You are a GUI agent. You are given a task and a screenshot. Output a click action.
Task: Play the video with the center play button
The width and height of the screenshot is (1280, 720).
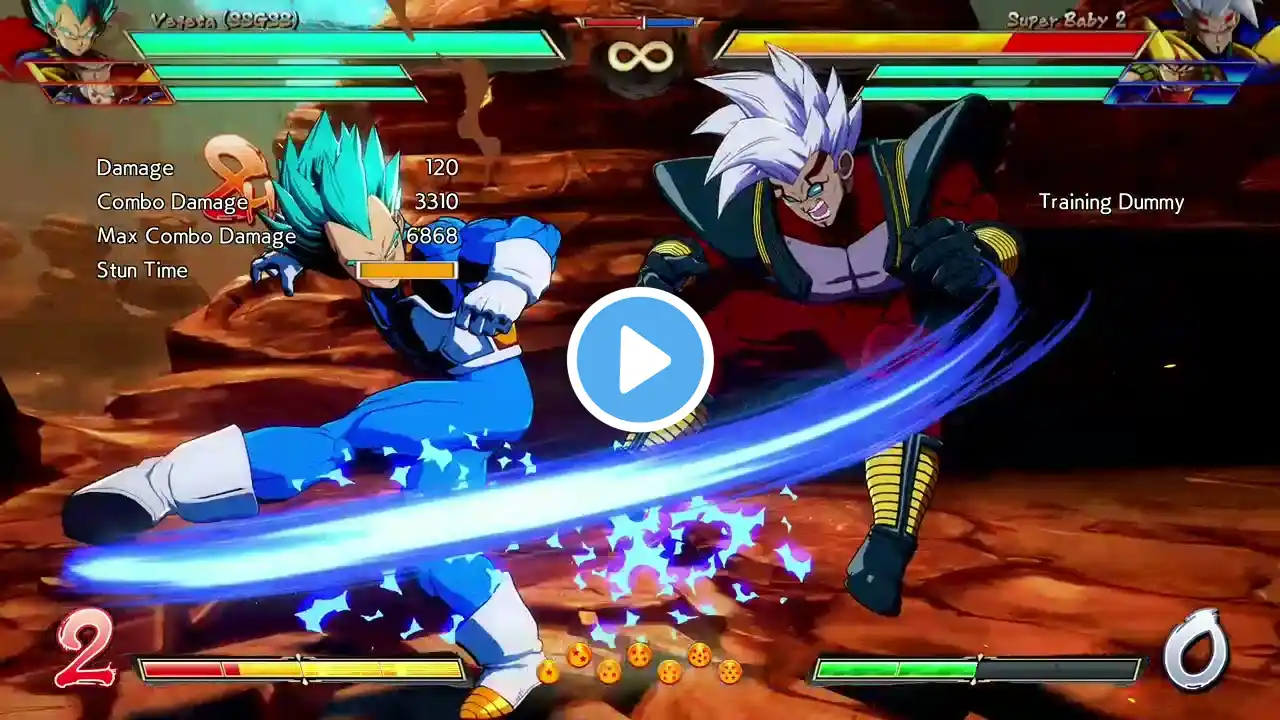(x=640, y=360)
